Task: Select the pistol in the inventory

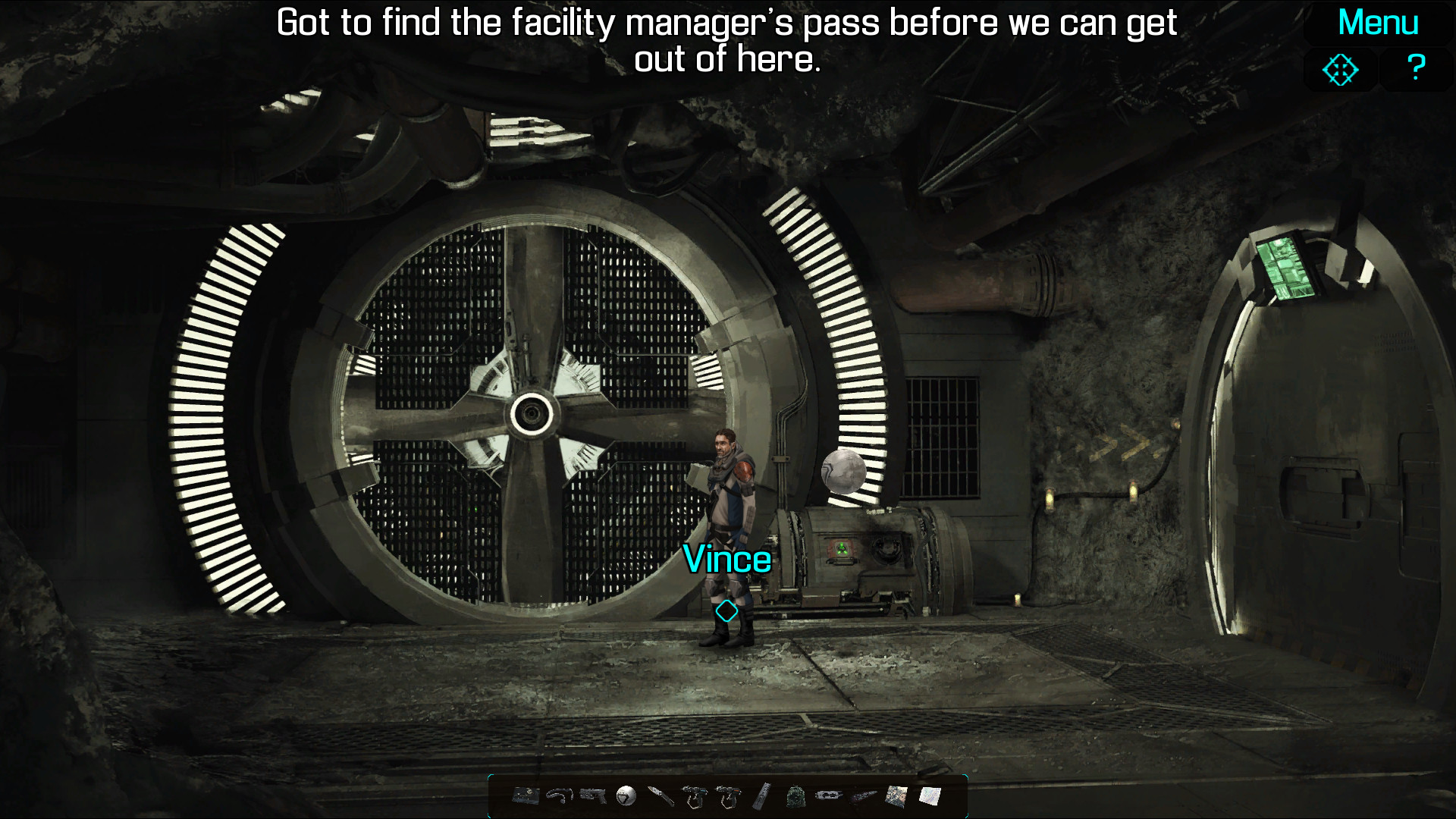Action: click(x=593, y=795)
